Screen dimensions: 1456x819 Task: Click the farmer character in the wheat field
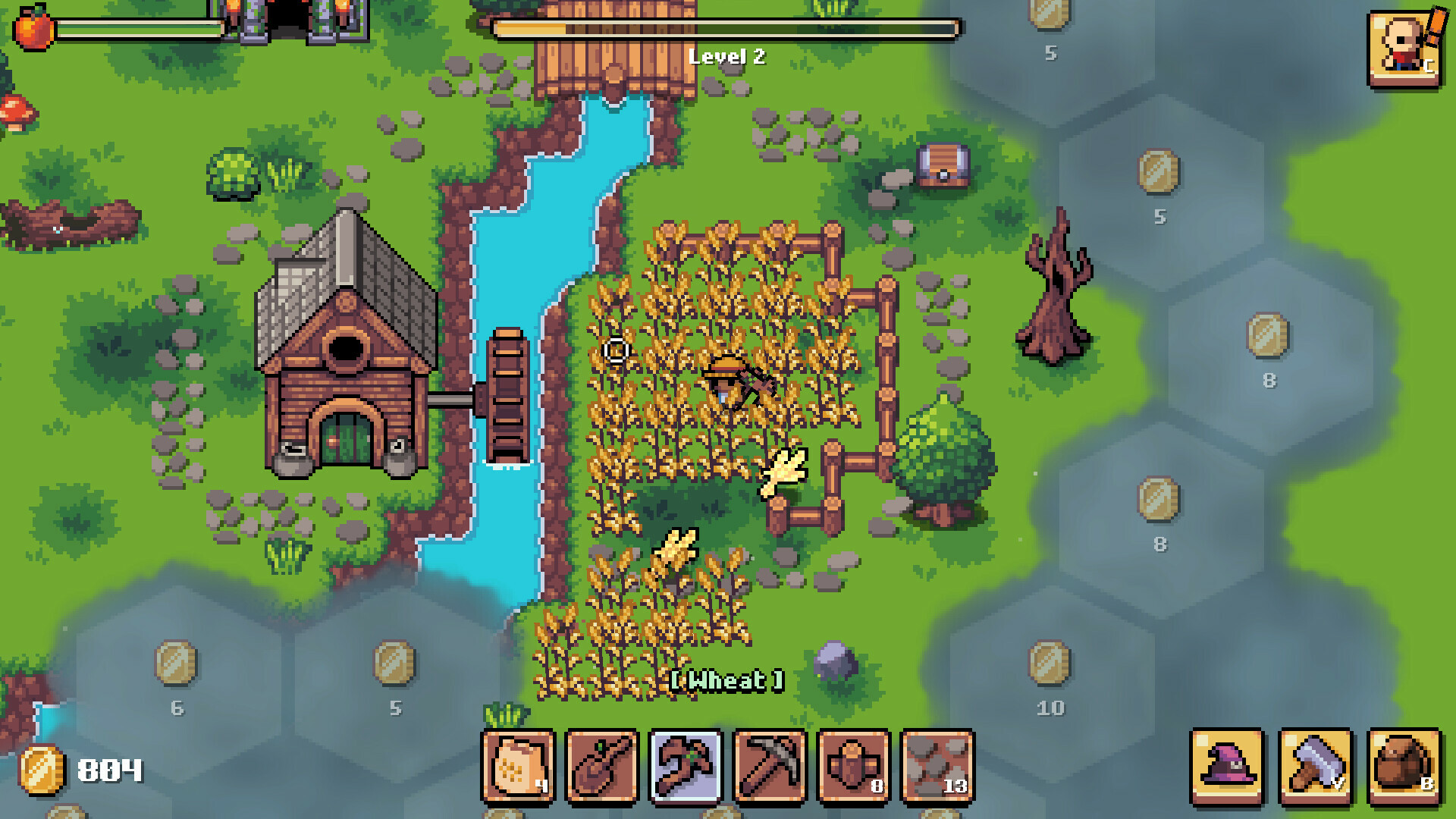point(726,383)
